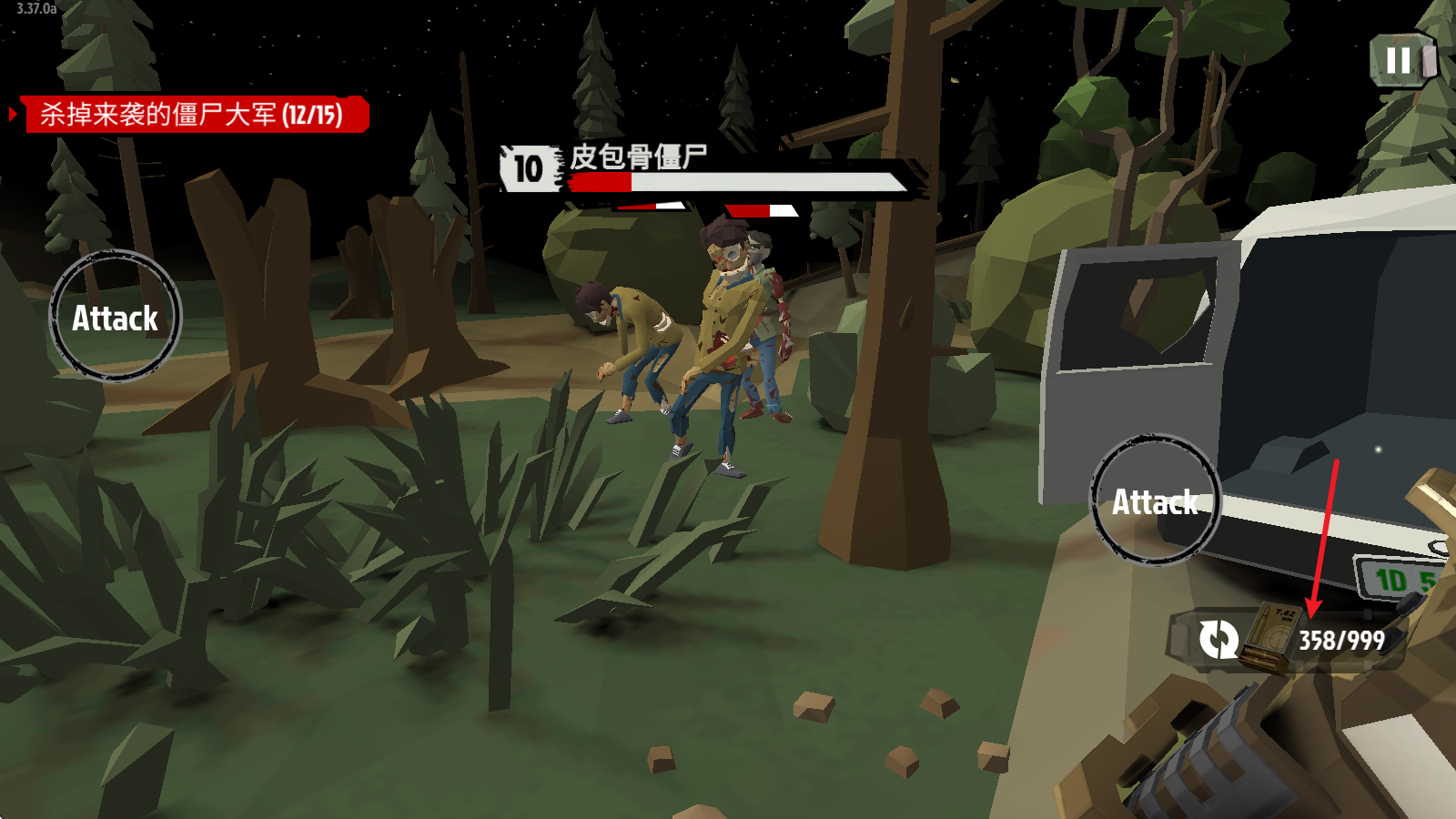Reload the weapon using the circular arrows icon

[x=1218, y=639]
